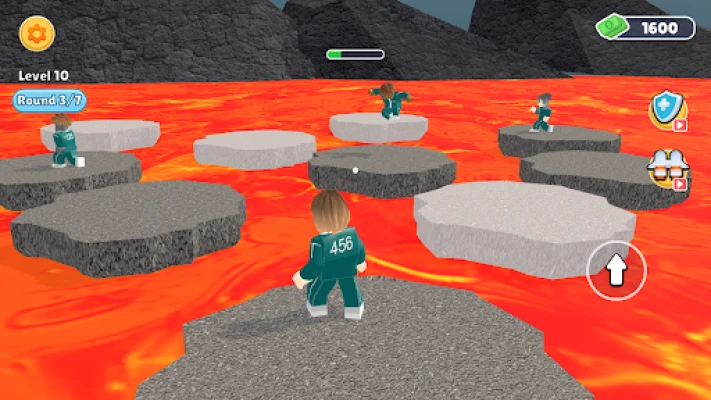Activate the winged boots power-up
This screenshot has height=400, width=711.
[666, 167]
